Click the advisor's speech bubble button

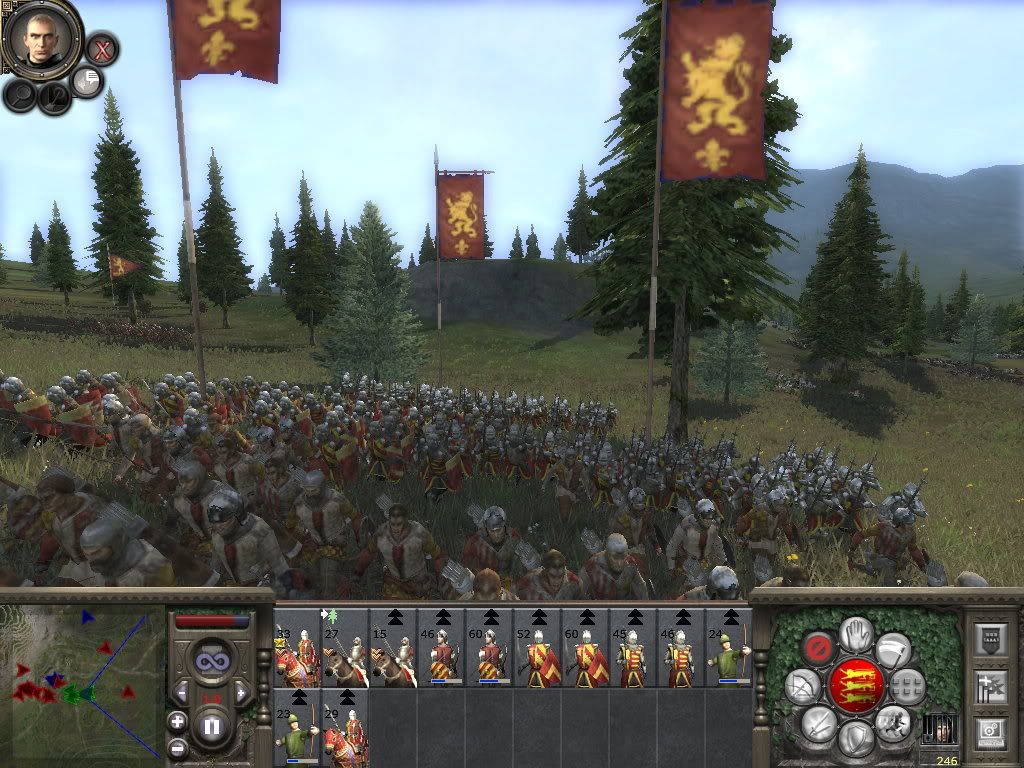[x=88, y=82]
